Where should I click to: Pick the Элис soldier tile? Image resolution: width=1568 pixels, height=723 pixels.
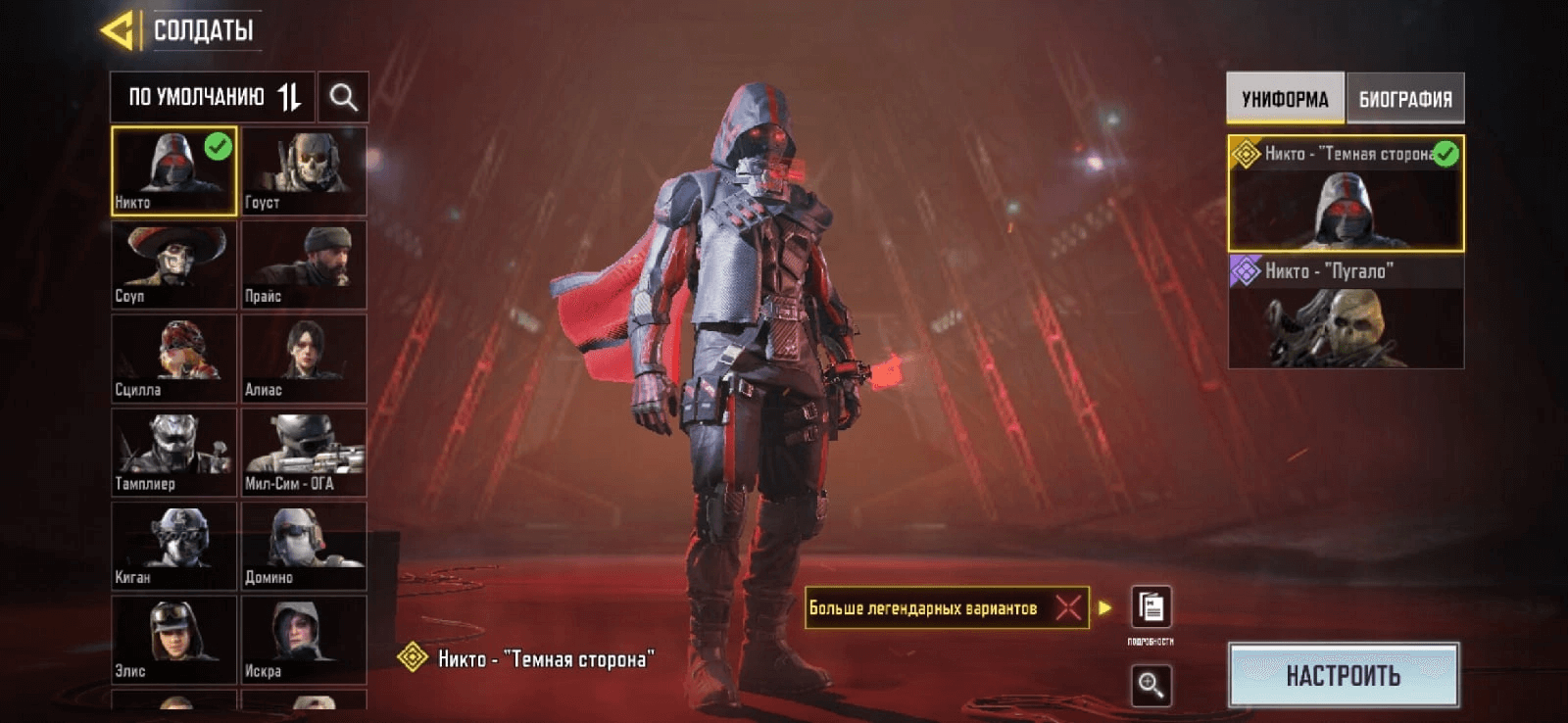coord(173,640)
